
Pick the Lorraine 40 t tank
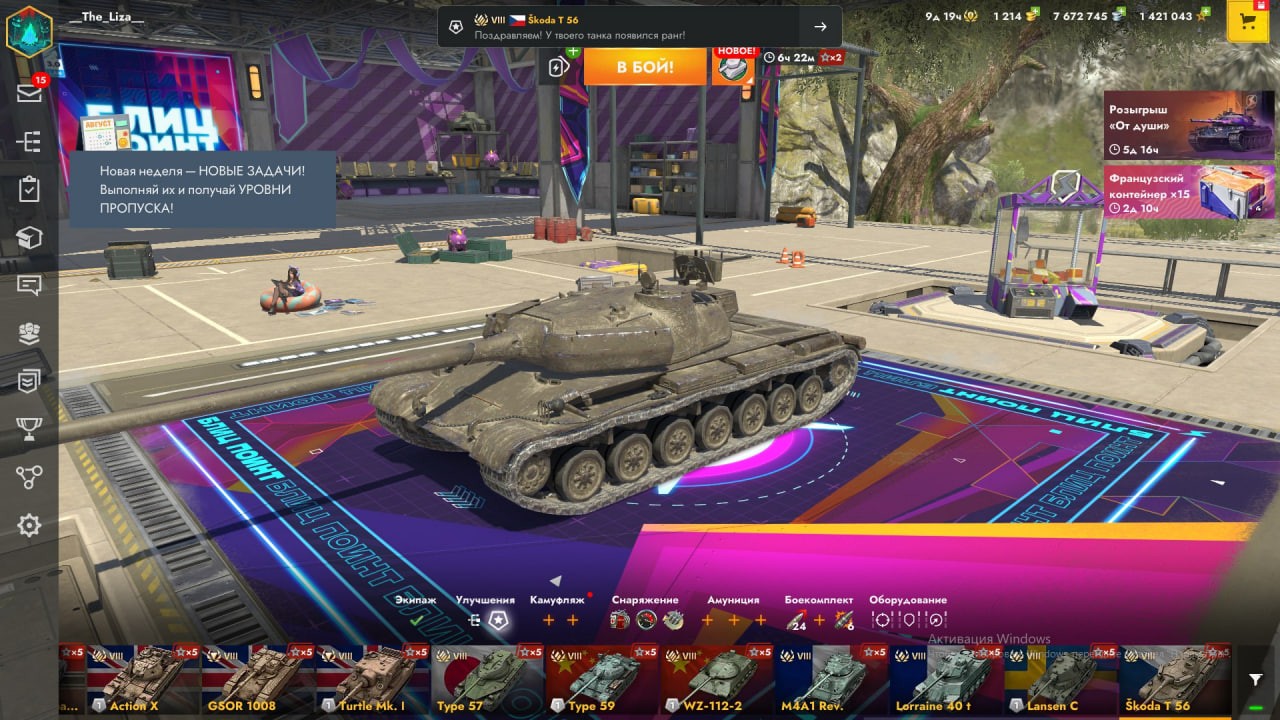click(947, 679)
